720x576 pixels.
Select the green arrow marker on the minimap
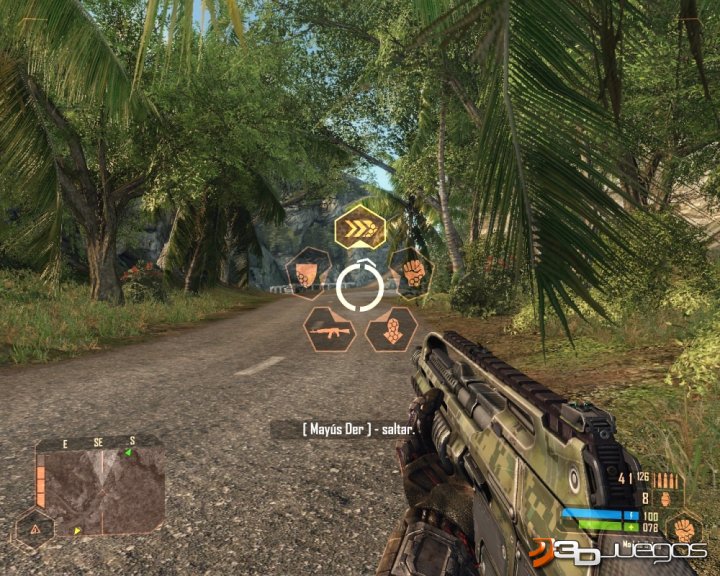tap(128, 453)
